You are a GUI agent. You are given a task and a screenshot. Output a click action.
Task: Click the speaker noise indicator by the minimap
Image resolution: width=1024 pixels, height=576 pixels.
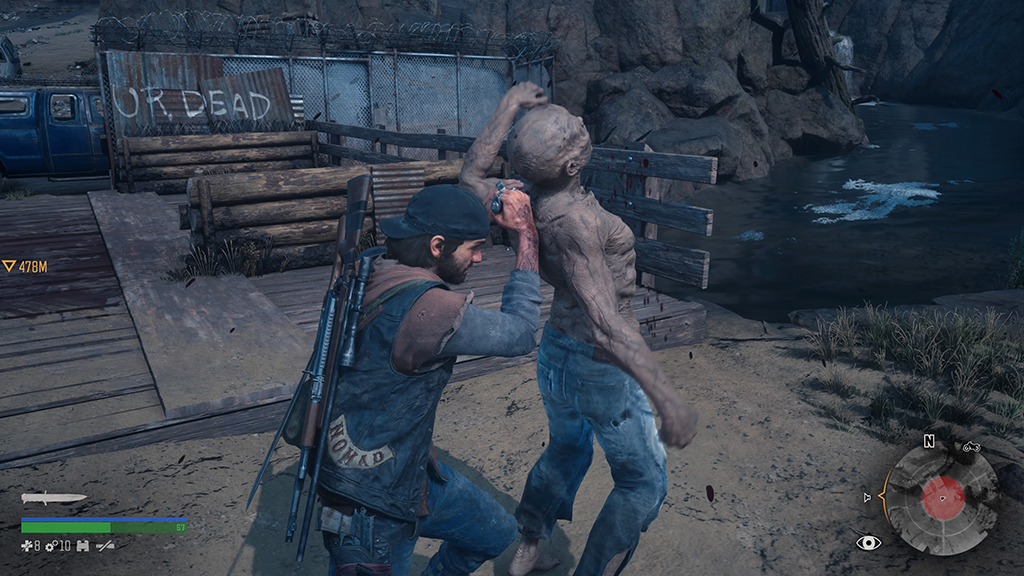click(x=868, y=497)
